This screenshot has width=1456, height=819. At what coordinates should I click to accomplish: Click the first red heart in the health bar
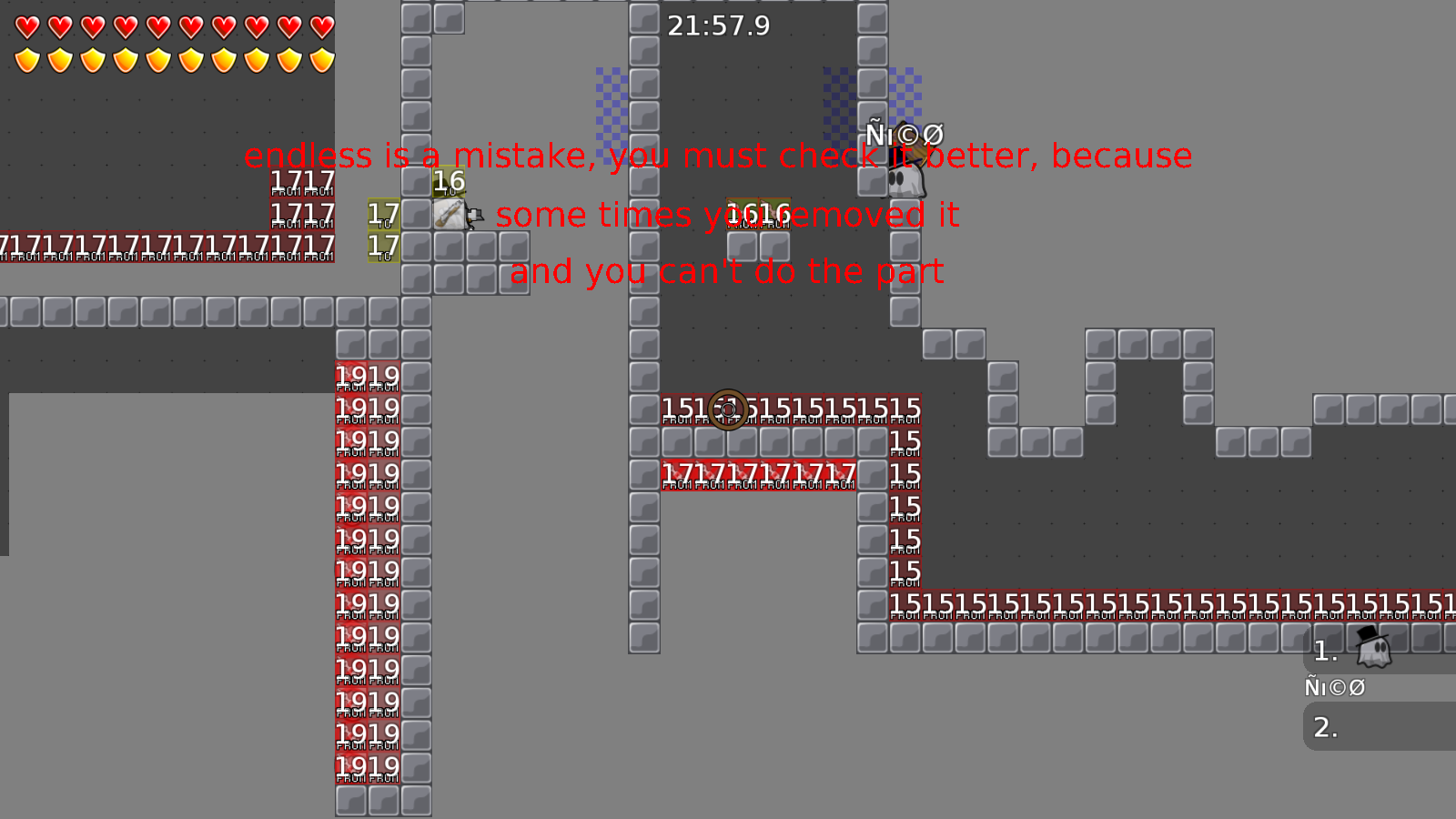[26, 25]
